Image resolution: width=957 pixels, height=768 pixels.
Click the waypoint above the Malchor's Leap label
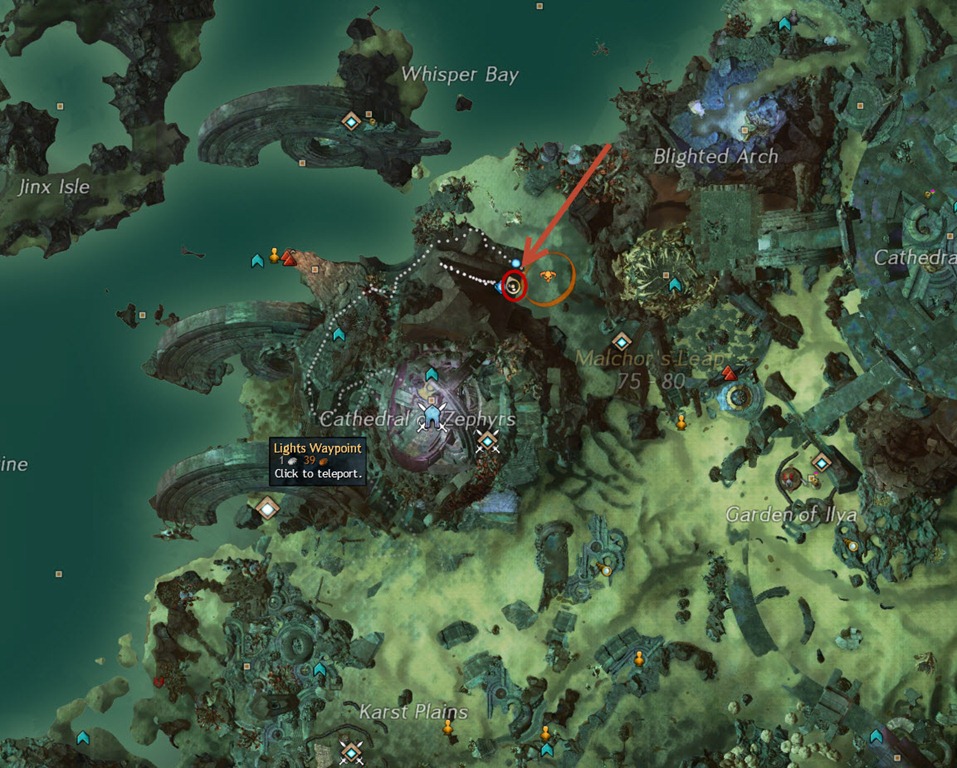(x=621, y=341)
